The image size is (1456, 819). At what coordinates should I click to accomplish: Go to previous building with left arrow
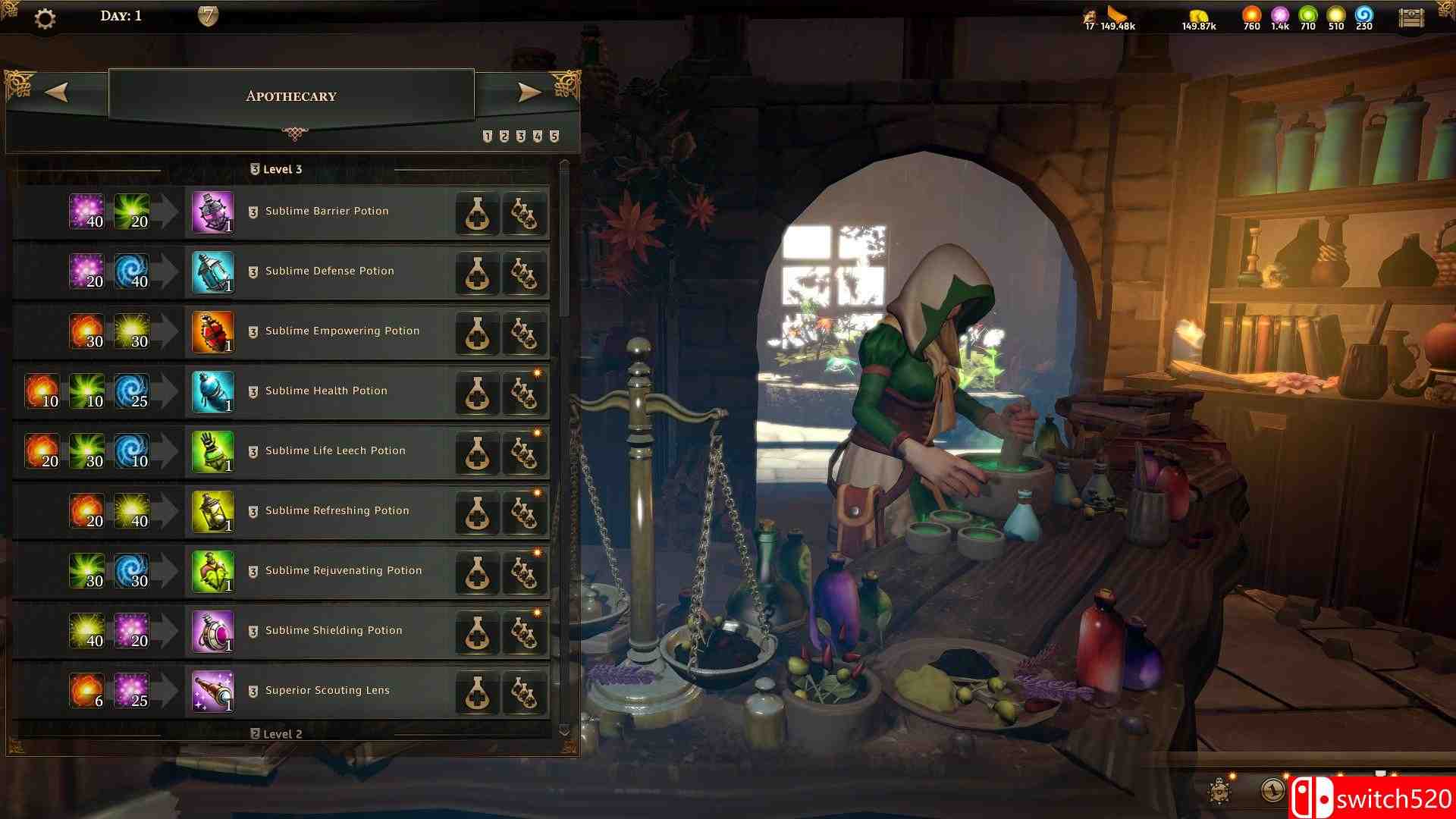click(57, 93)
